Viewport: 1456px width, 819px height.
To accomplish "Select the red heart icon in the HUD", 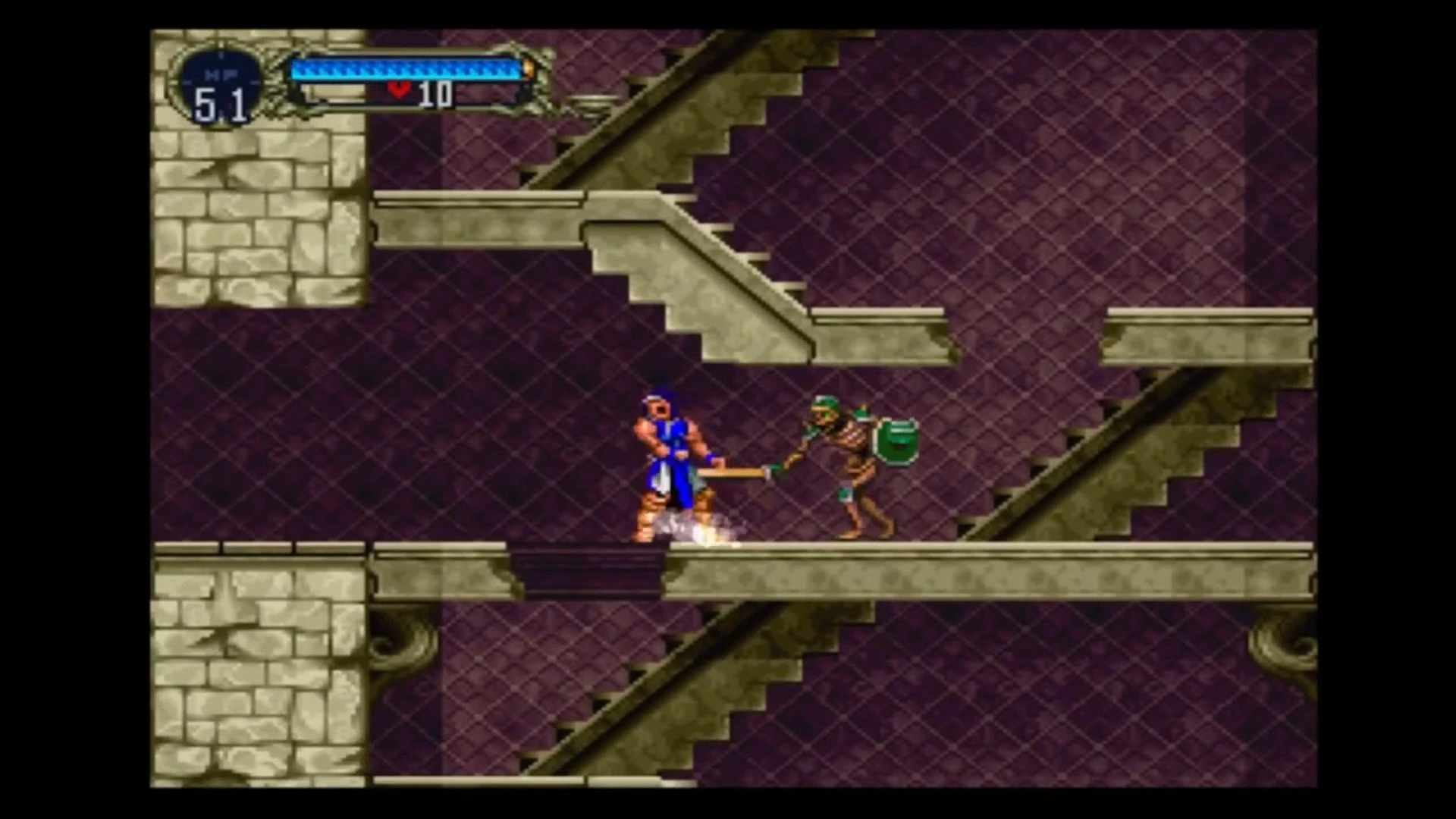I will (x=400, y=89).
